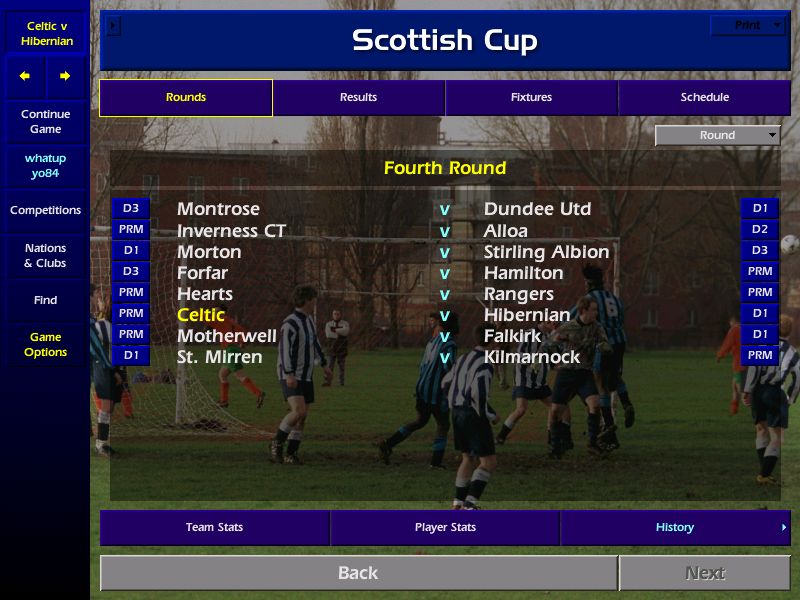
Task: Open Game Options
Action: tap(45, 344)
